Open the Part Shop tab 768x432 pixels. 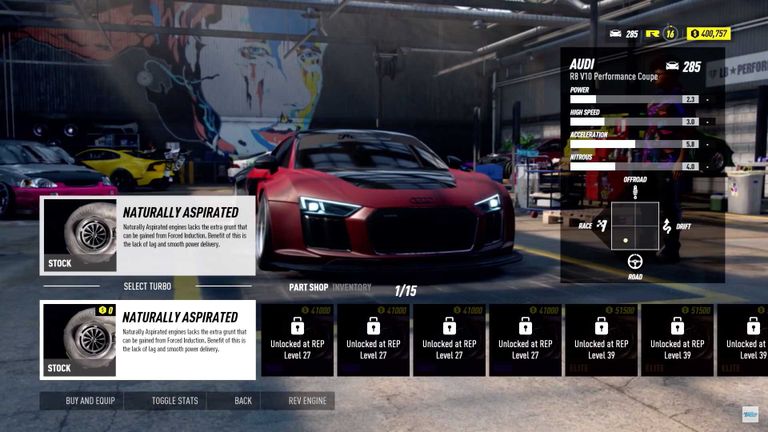[x=309, y=288]
